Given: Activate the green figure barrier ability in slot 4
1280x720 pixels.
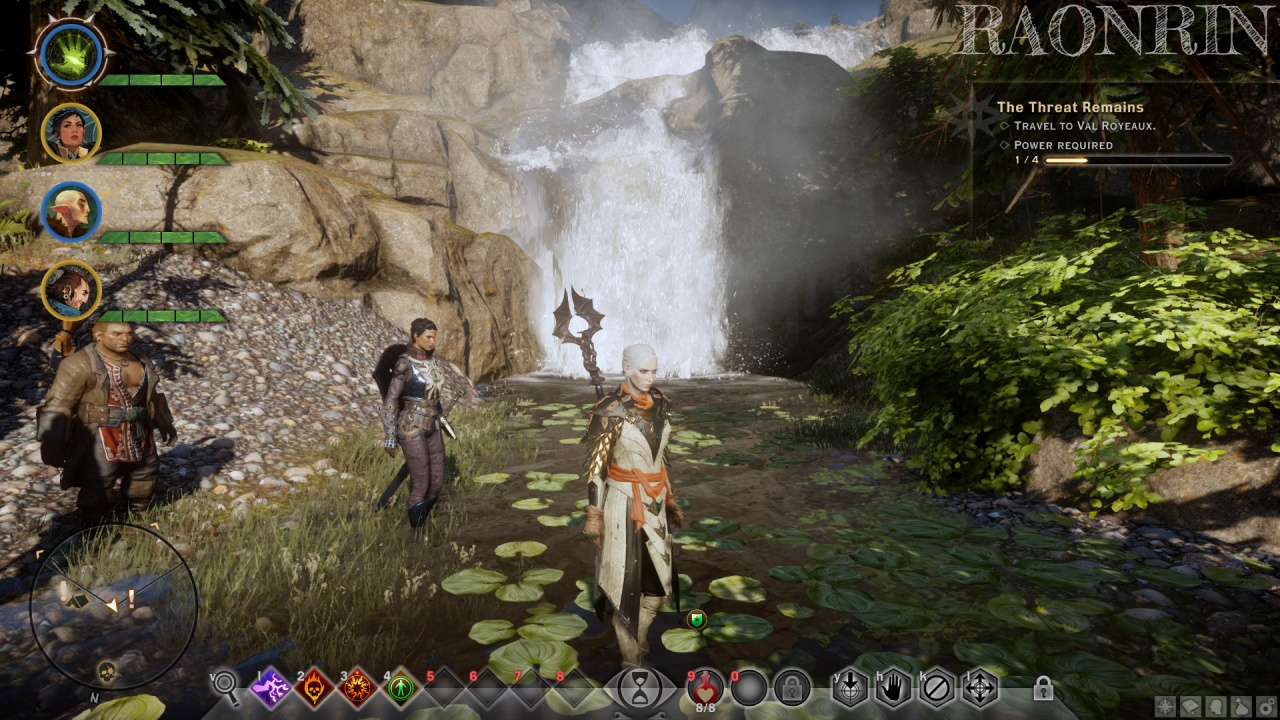Looking at the screenshot, I should (x=401, y=688).
